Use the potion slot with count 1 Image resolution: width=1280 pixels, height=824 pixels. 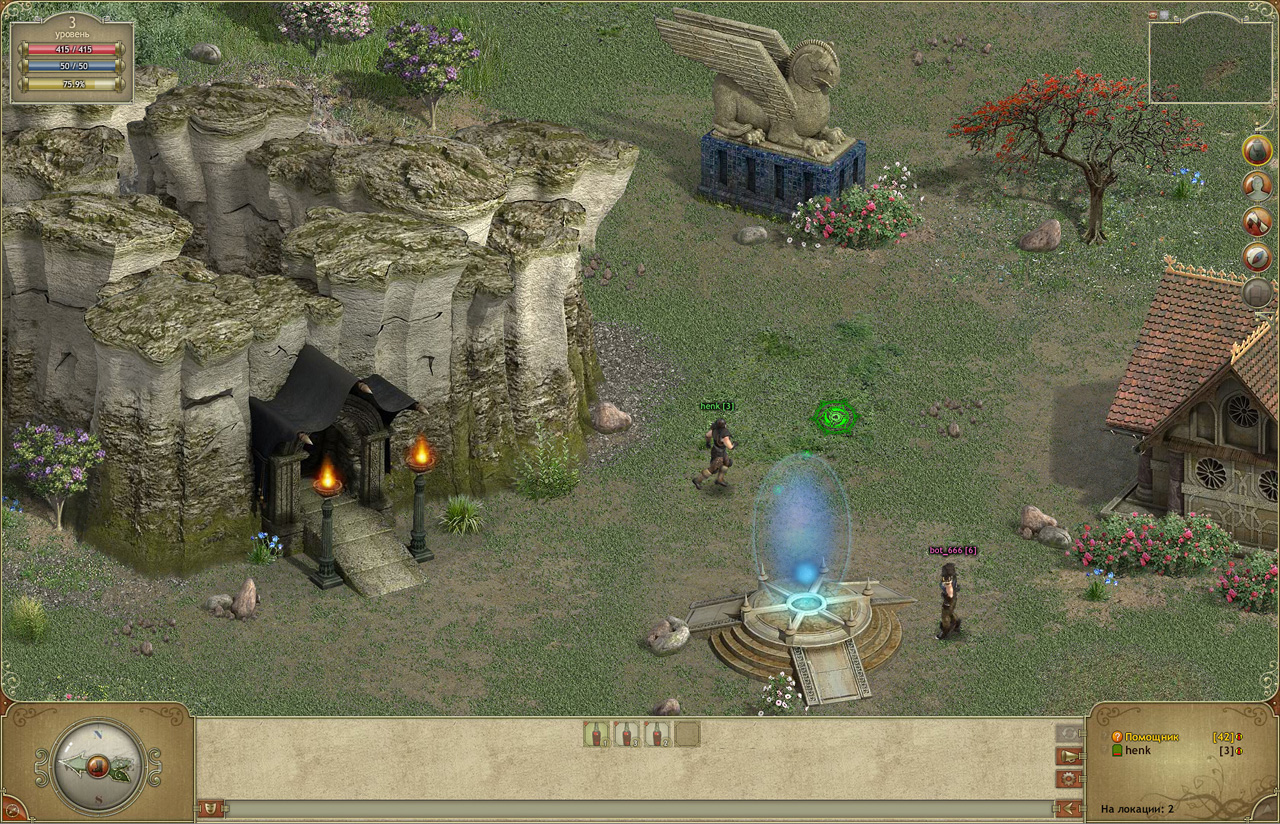tap(596, 734)
